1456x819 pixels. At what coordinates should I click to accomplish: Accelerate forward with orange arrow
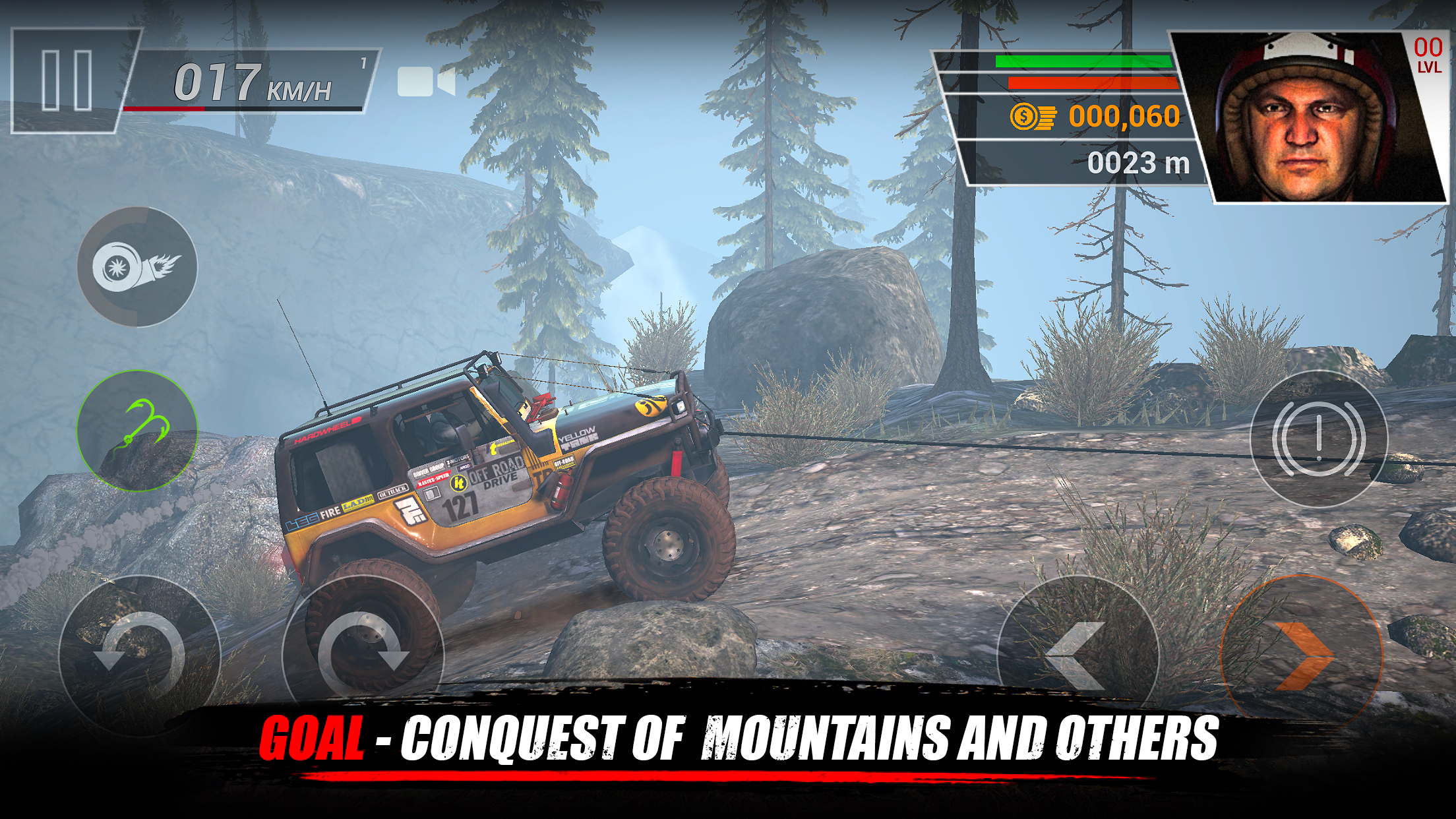click(1302, 655)
